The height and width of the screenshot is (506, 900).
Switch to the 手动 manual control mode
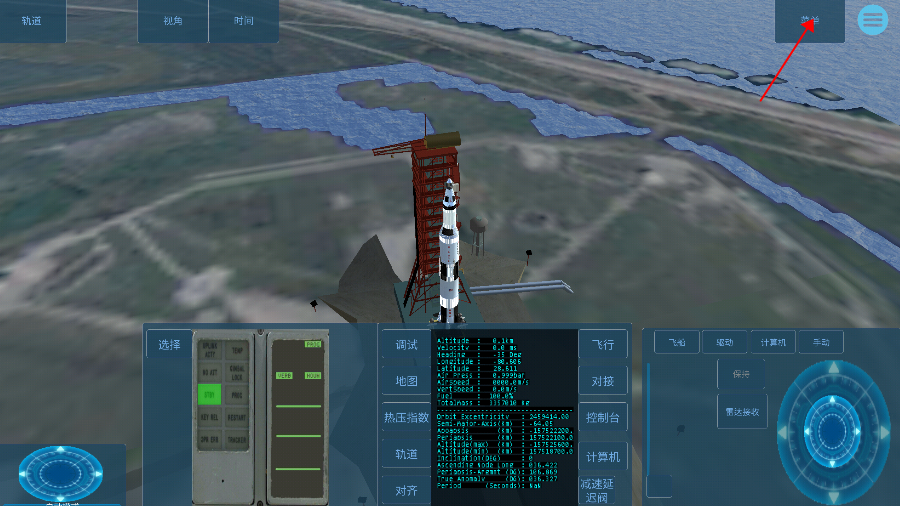point(820,343)
